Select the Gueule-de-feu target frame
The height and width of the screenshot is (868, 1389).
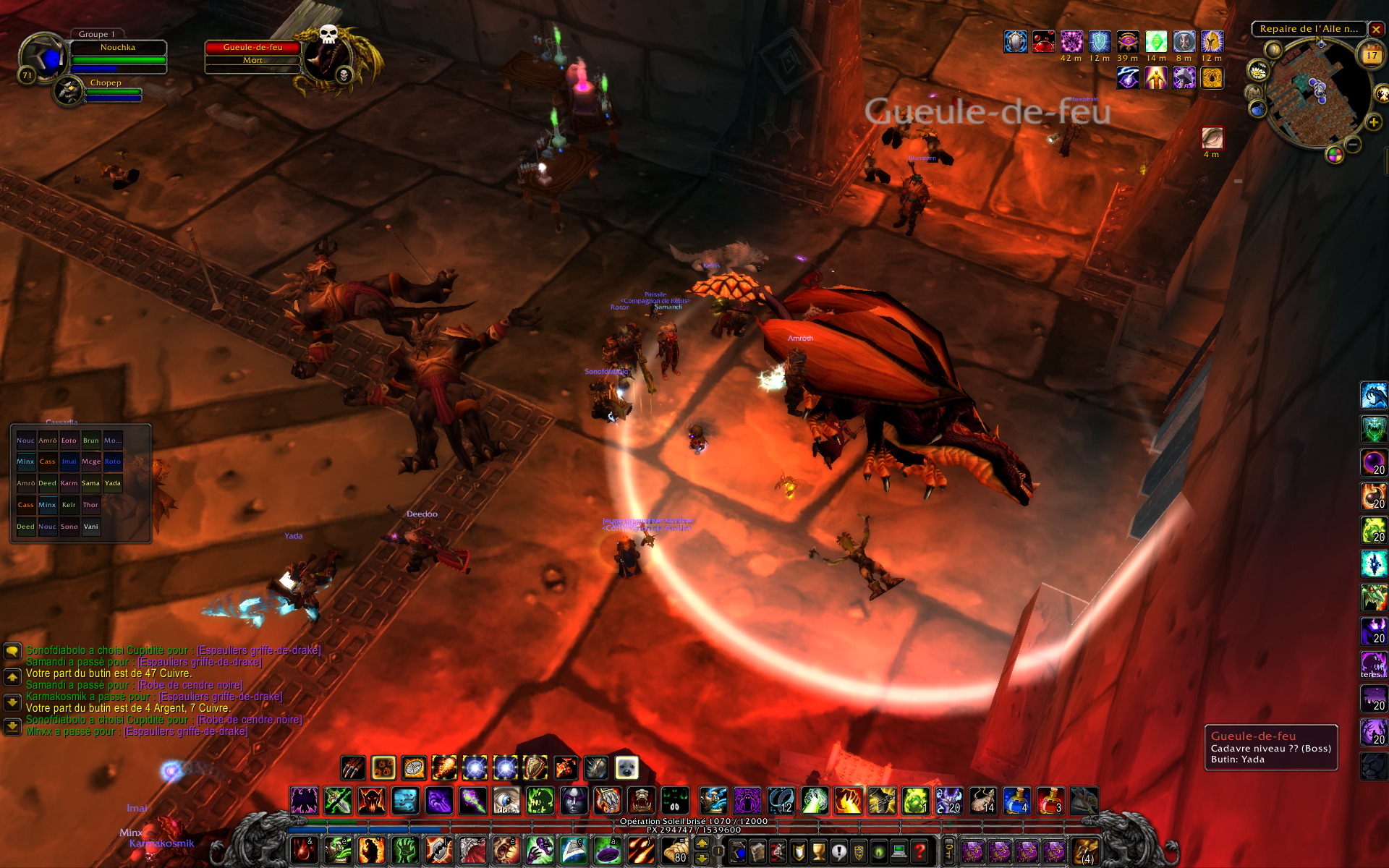[252, 54]
